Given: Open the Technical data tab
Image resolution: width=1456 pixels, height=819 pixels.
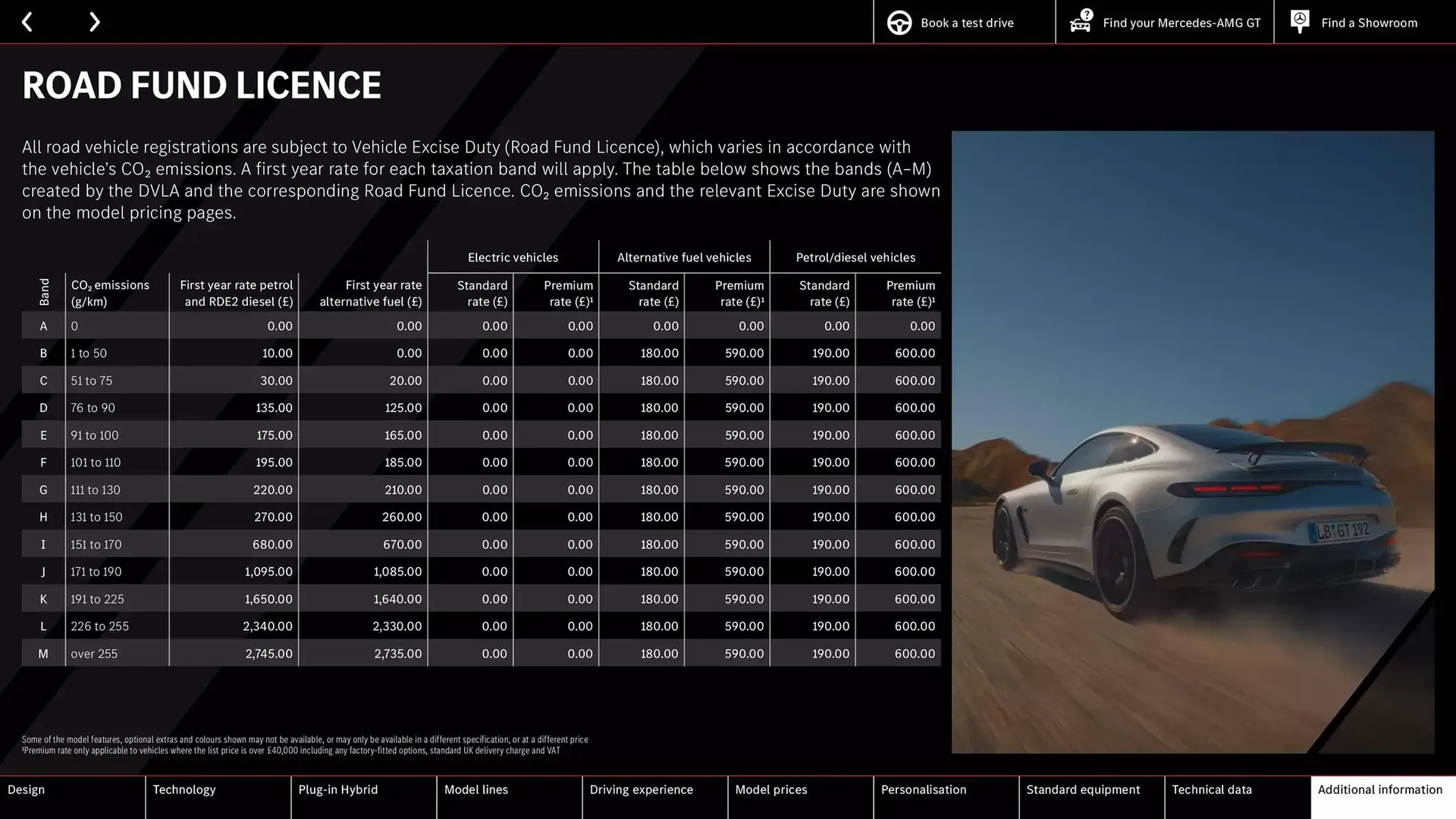Looking at the screenshot, I should point(1237,796).
